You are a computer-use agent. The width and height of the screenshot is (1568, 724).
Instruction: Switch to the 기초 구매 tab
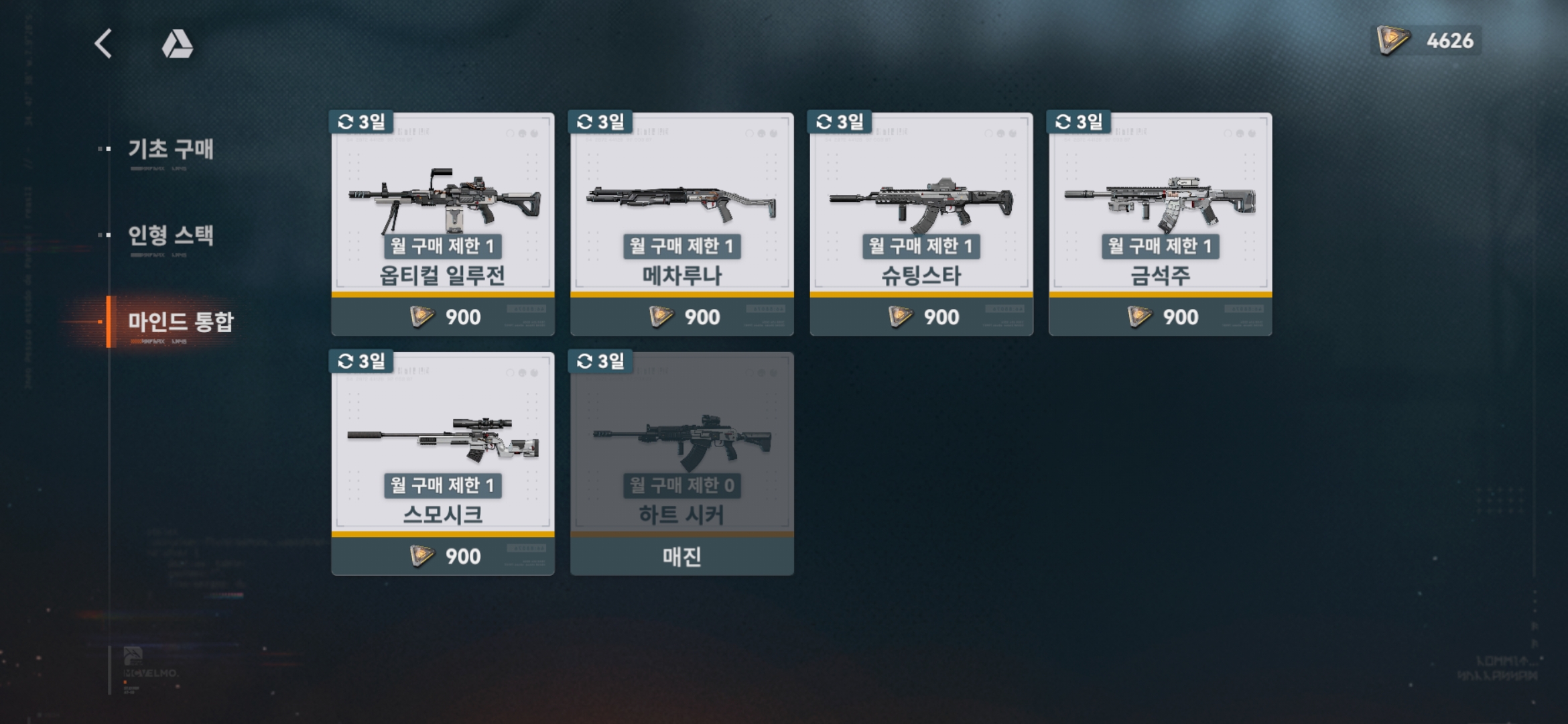pos(170,149)
